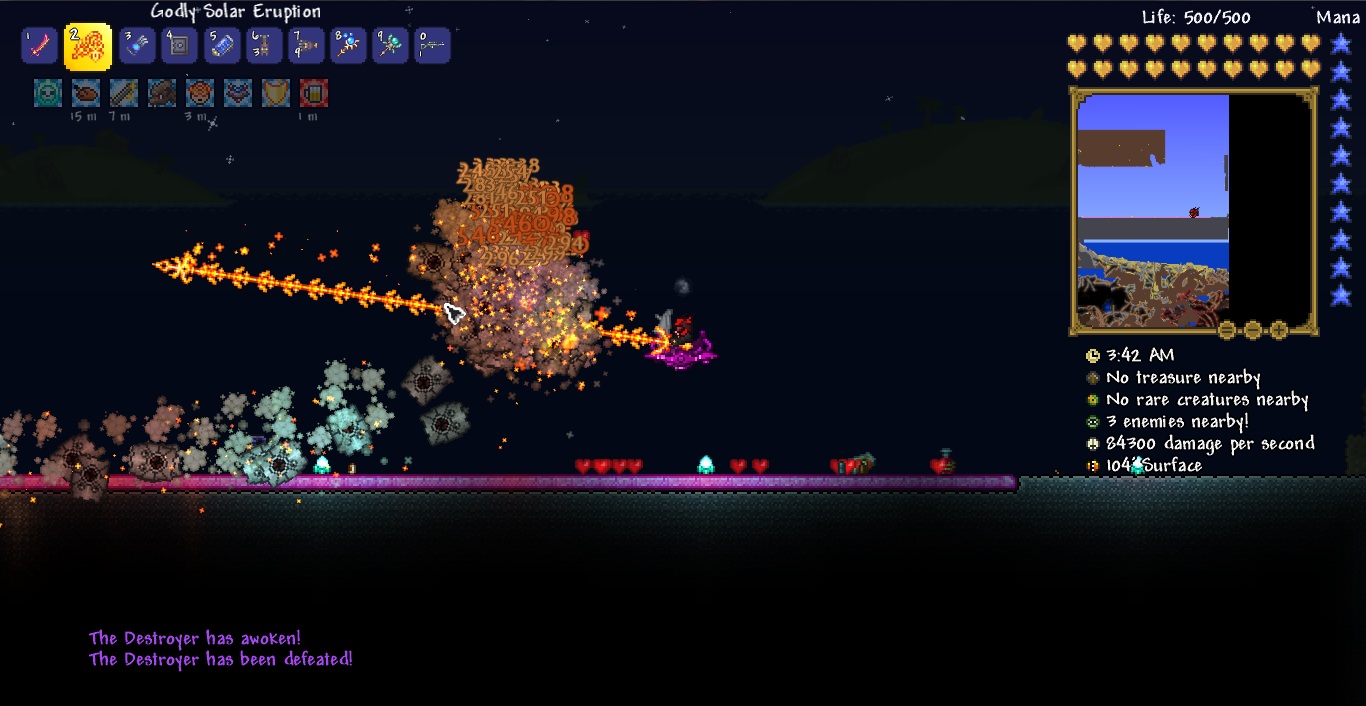The height and width of the screenshot is (706, 1366).
Task: Select the pink sword in hotbar slot 1
Action: tap(38, 46)
